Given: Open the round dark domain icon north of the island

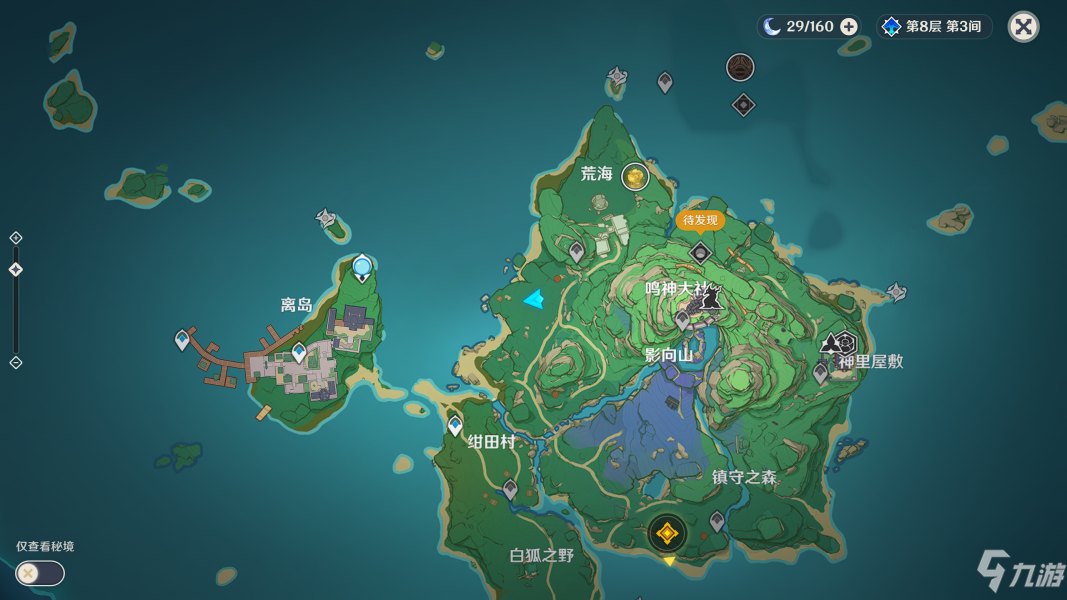Looking at the screenshot, I should click(740, 67).
